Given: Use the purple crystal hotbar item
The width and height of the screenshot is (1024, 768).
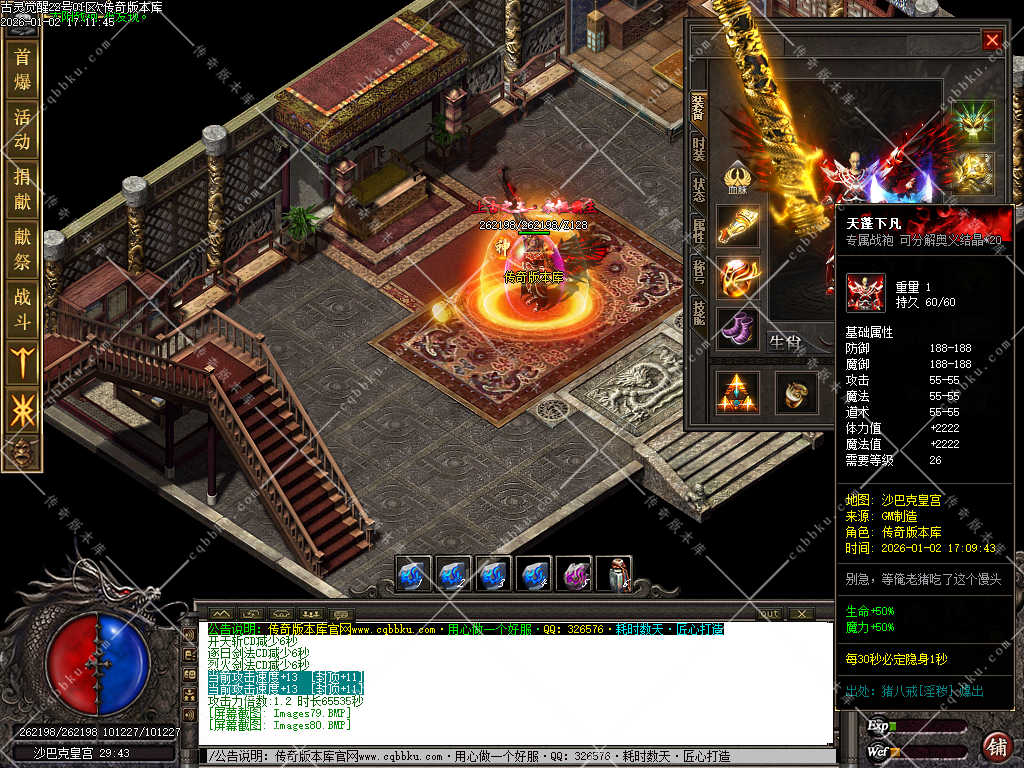Looking at the screenshot, I should coord(573,575).
